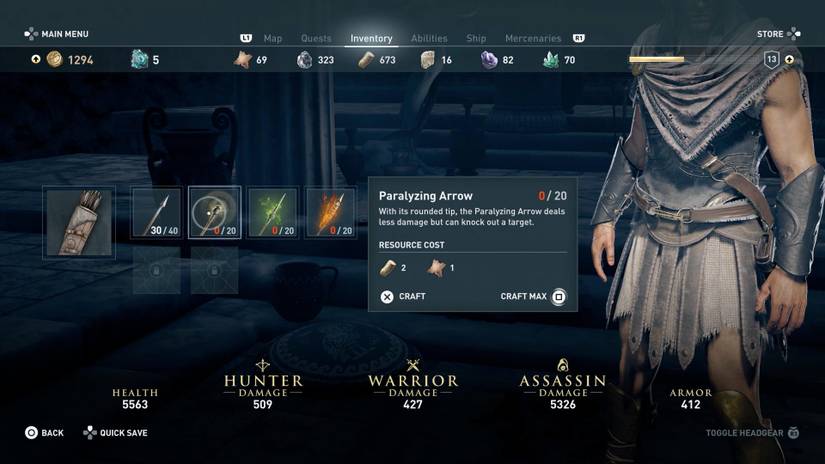Use Quick Save
This screenshot has width=825, height=464.
pyautogui.click(x=116, y=433)
